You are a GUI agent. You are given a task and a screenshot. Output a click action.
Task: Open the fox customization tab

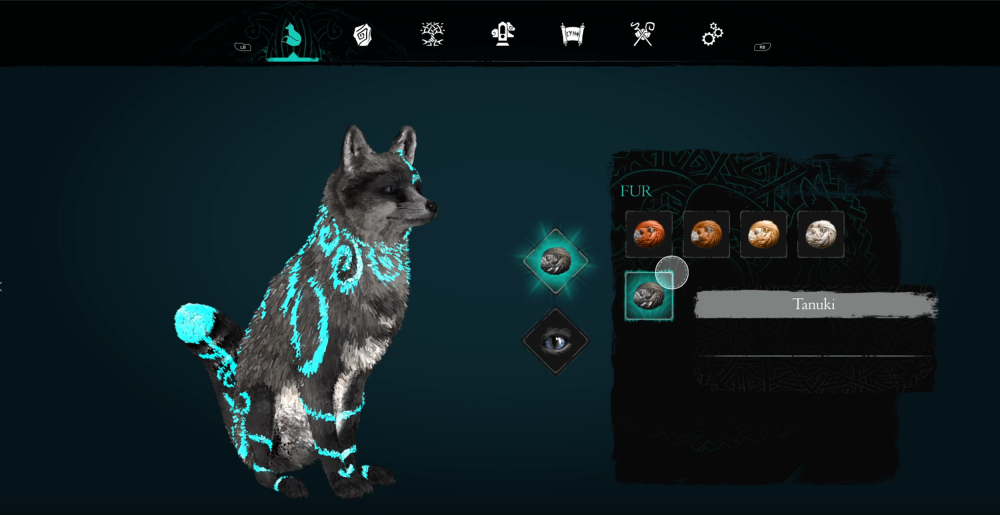292,36
